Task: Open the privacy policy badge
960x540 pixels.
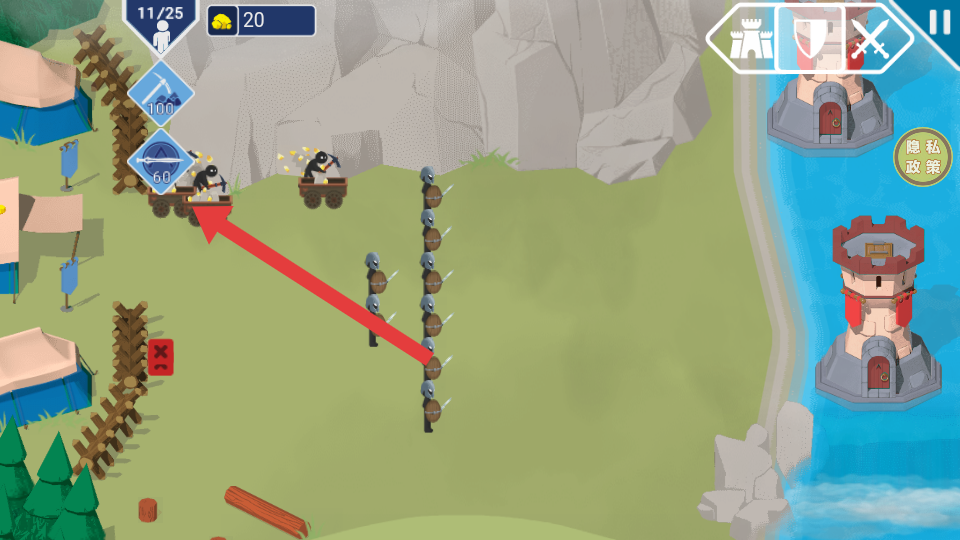Action: coord(921,158)
